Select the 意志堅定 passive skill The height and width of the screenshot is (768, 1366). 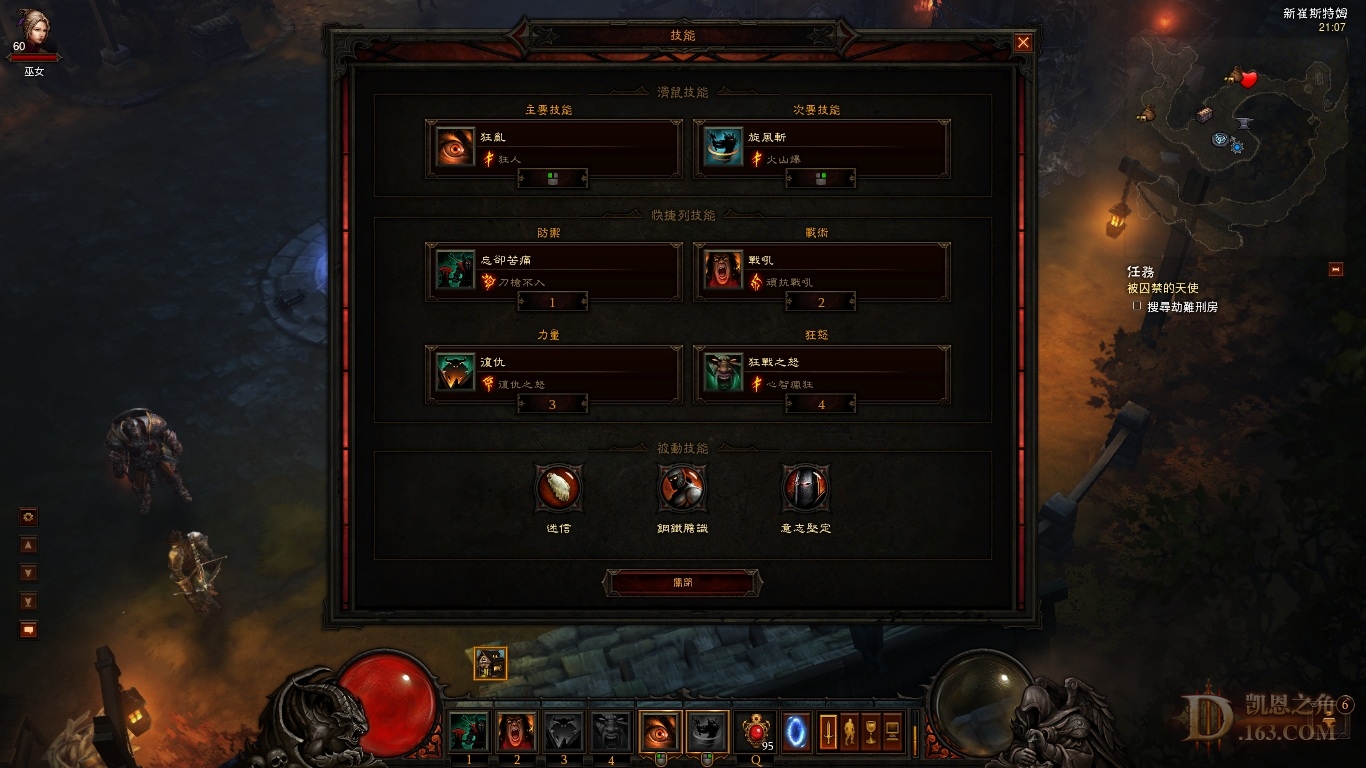[805, 488]
